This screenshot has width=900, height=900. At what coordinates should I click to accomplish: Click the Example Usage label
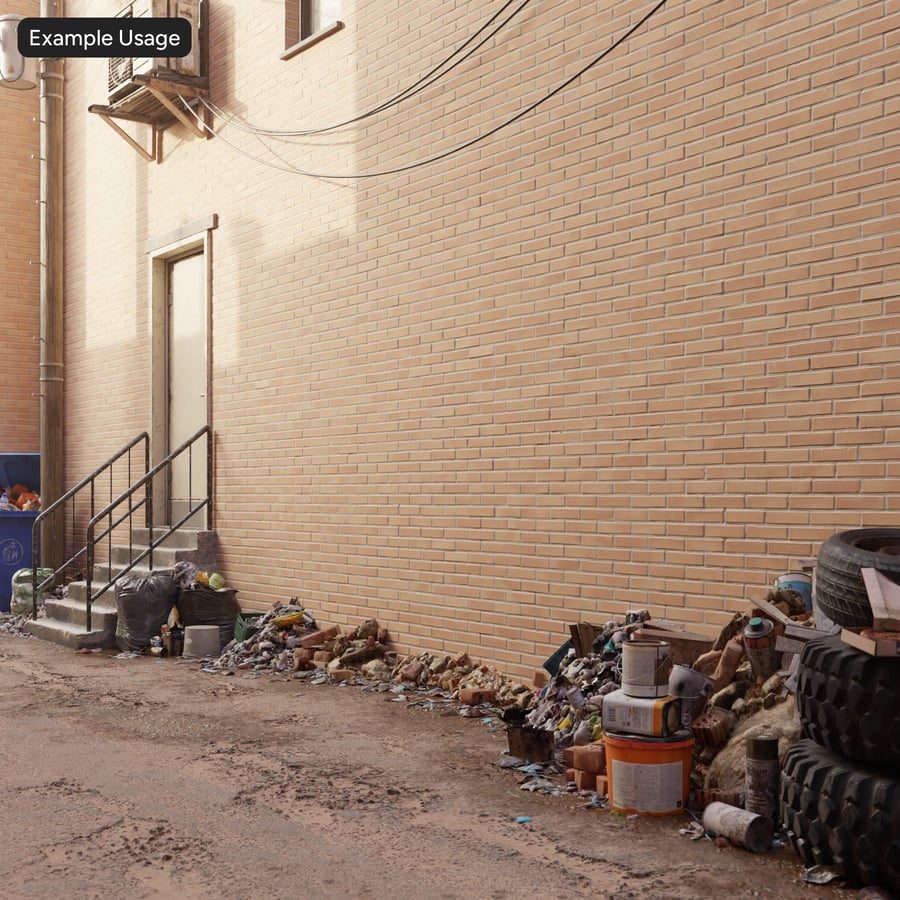click(104, 38)
